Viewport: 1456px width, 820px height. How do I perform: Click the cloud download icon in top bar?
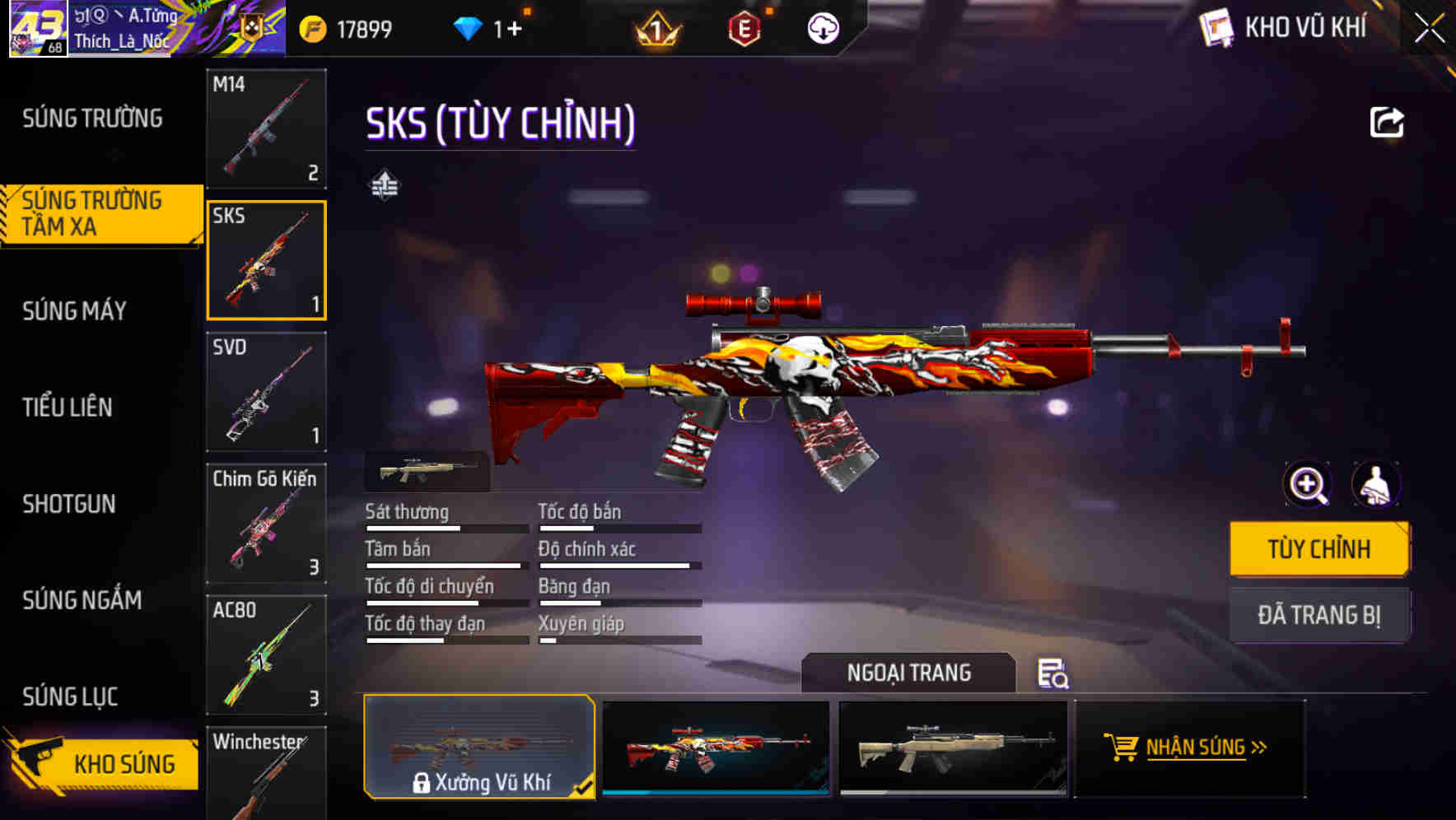pos(822,27)
